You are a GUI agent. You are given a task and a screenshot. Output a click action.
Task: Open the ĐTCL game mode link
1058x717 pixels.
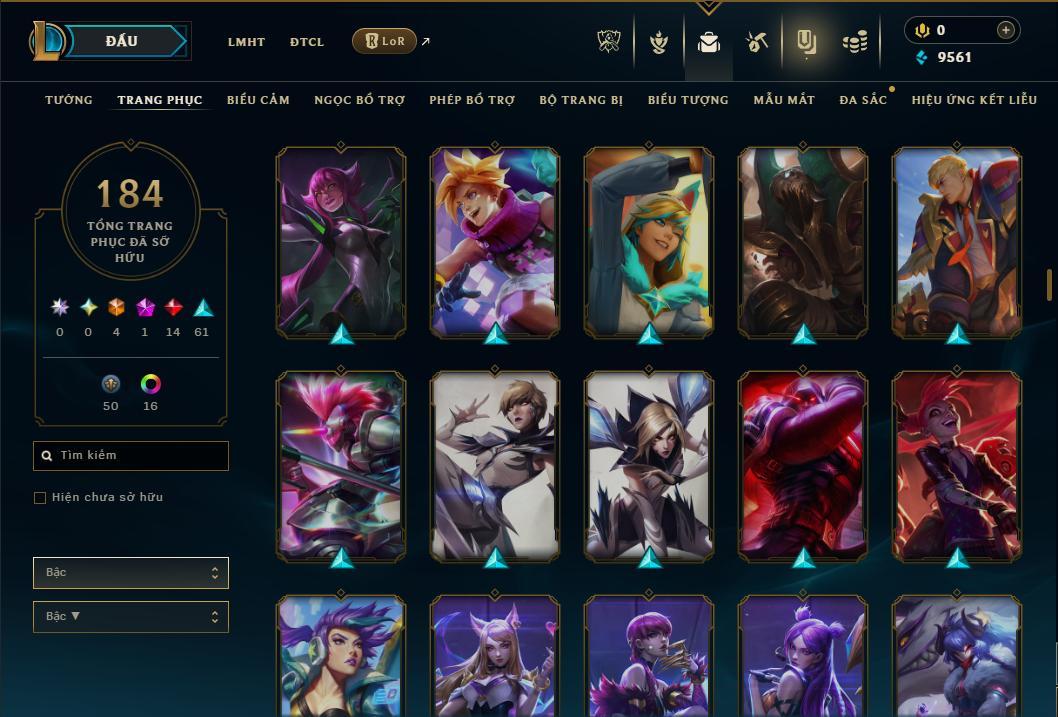[x=307, y=42]
